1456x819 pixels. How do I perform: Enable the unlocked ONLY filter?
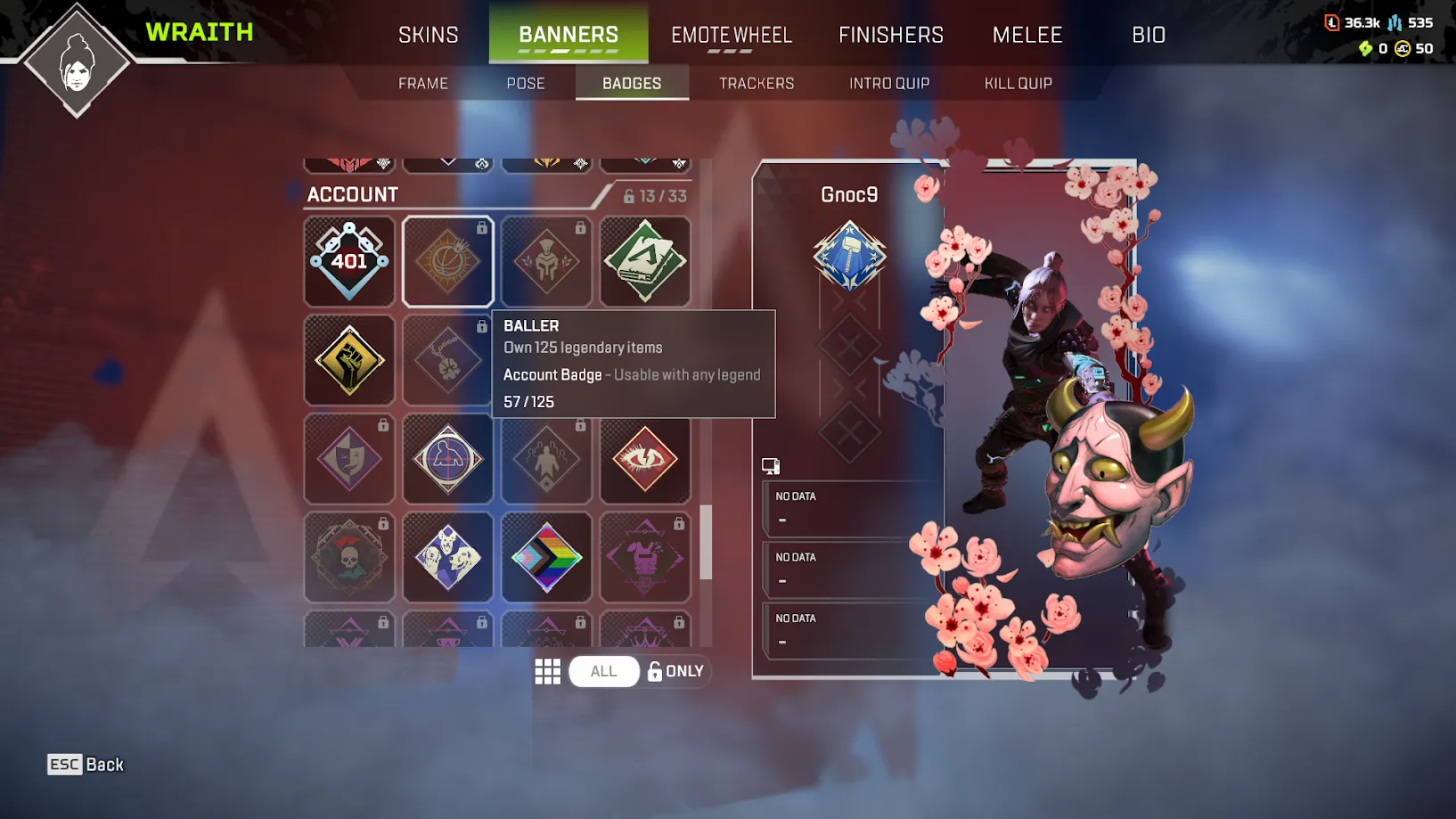pyautogui.click(x=675, y=671)
